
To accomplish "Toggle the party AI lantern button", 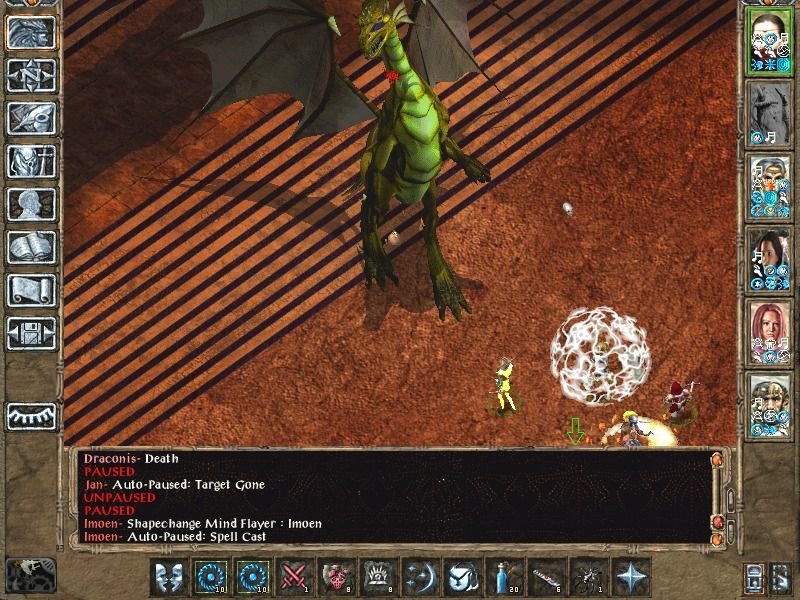I will [756, 577].
